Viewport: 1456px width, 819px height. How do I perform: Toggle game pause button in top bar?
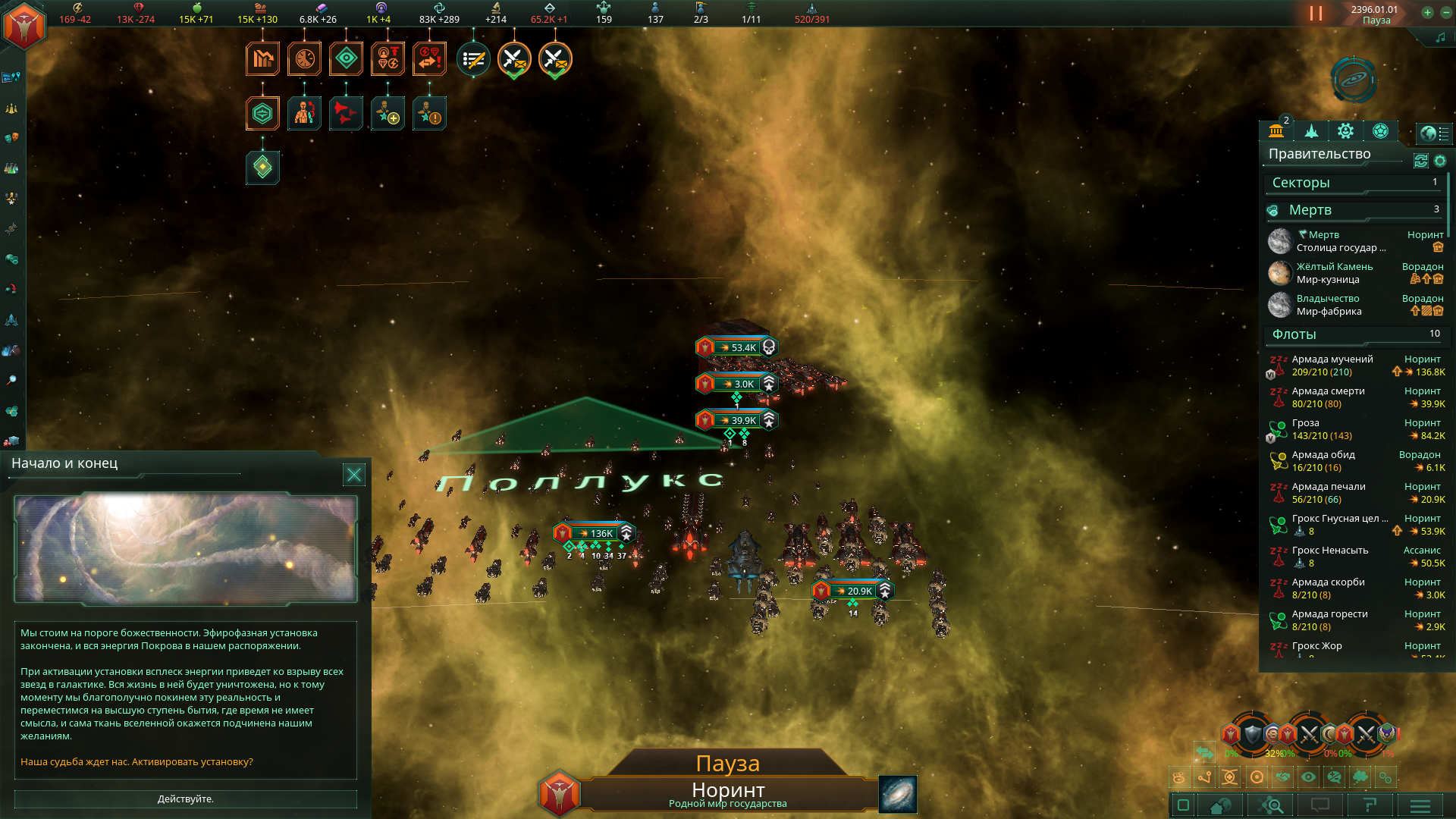[x=1316, y=14]
